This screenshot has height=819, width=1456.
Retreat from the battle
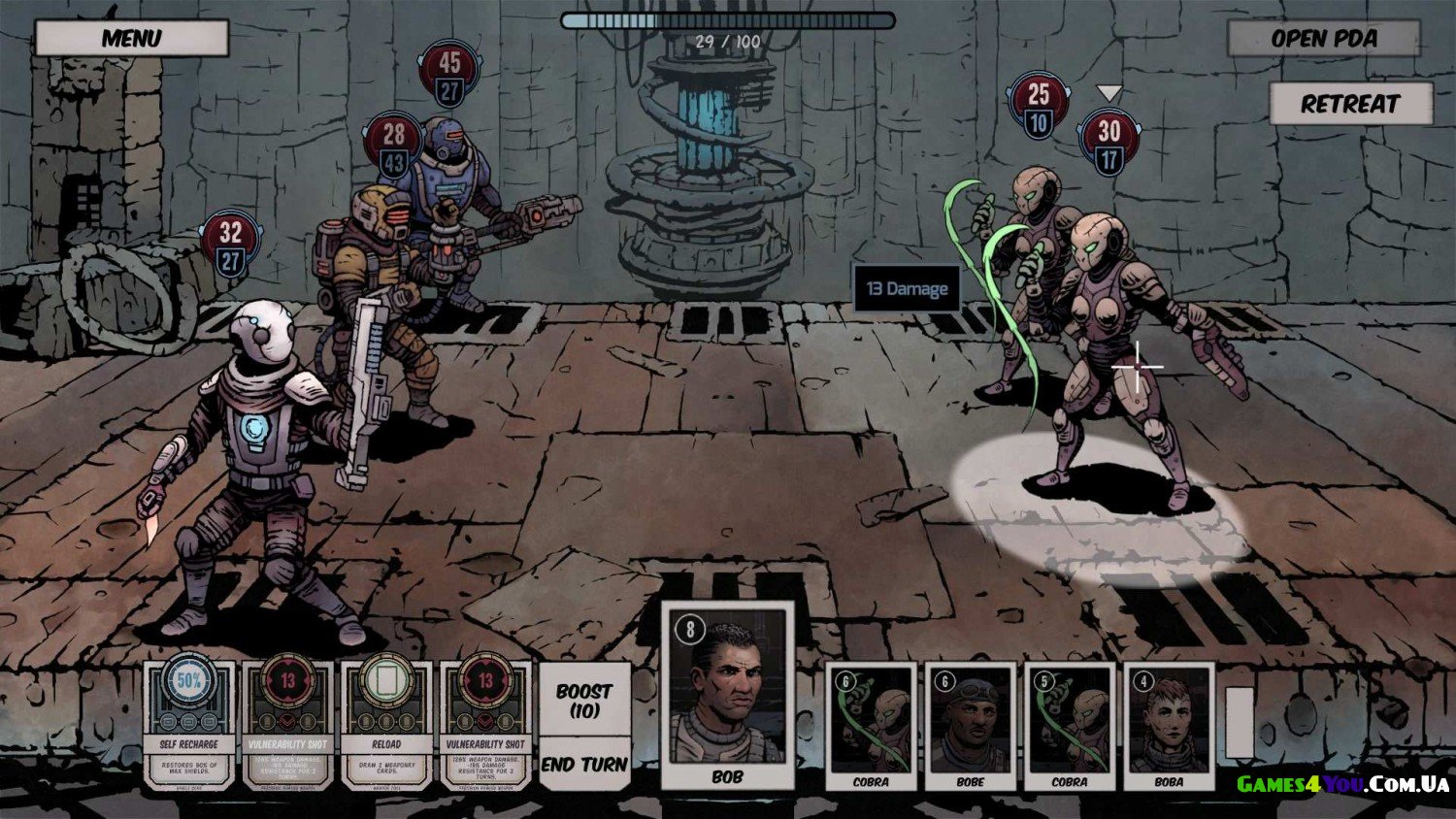(1350, 104)
